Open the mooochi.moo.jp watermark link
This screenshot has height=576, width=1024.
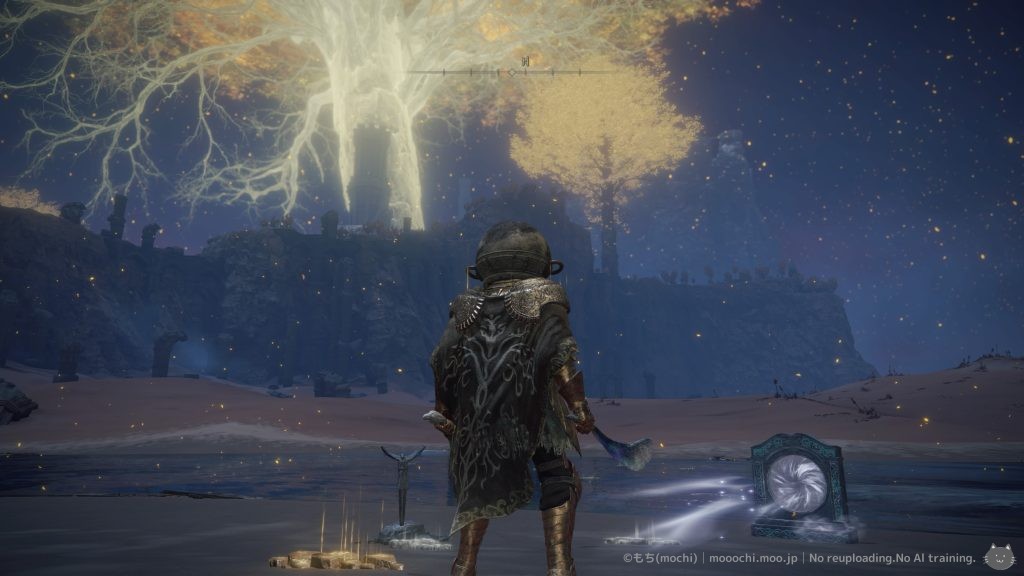tap(738, 559)
